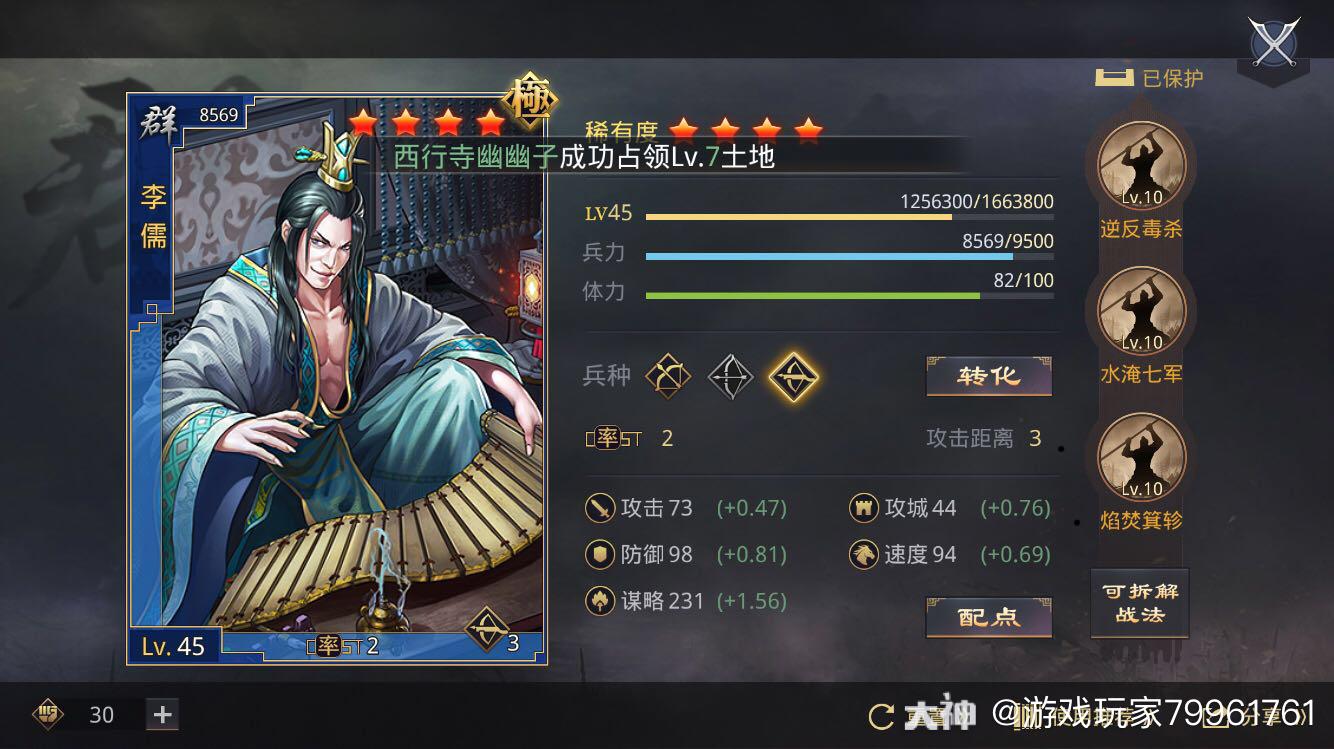Click the horse icon beside 速度 94

pos(865,555)
